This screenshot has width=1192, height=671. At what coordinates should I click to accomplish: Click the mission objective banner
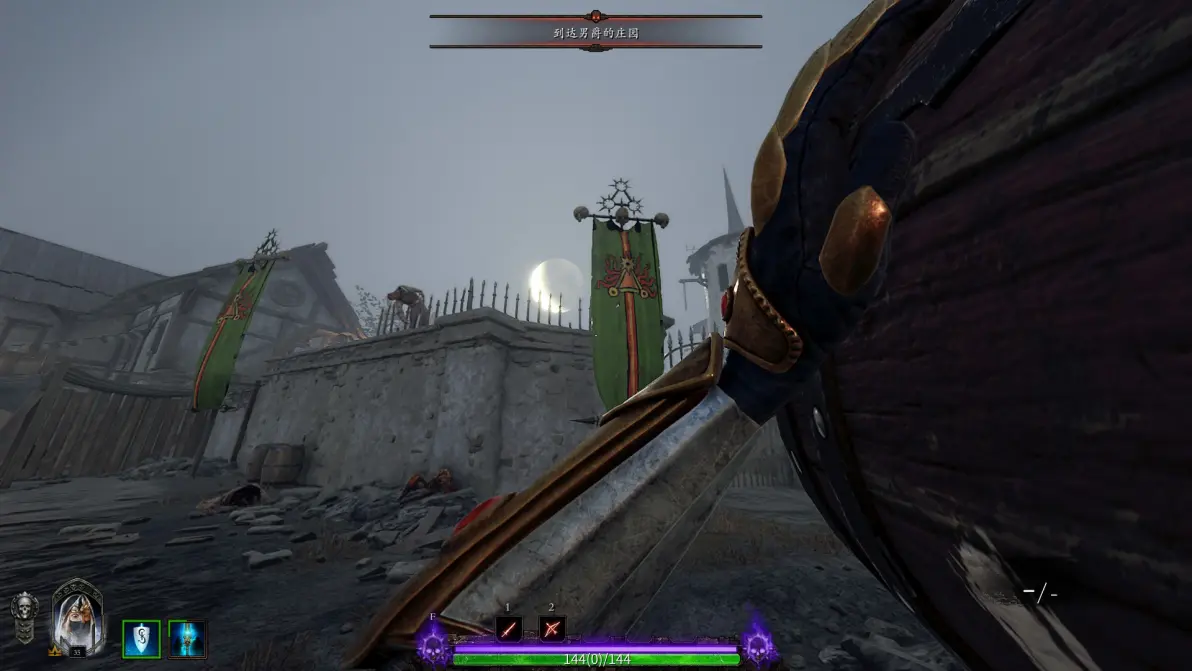(596, 32)
